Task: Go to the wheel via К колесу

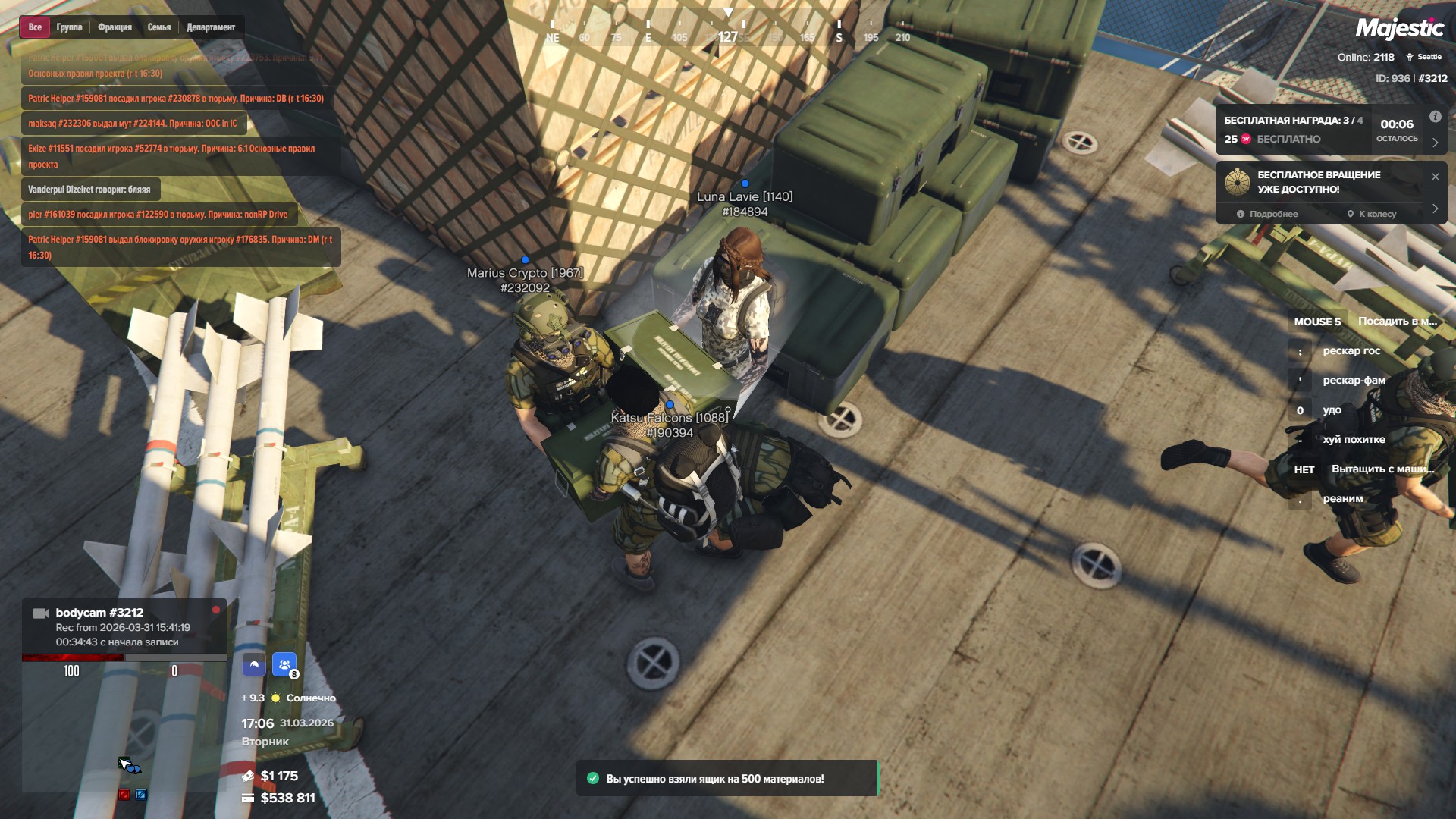Action: (1371, 214)
